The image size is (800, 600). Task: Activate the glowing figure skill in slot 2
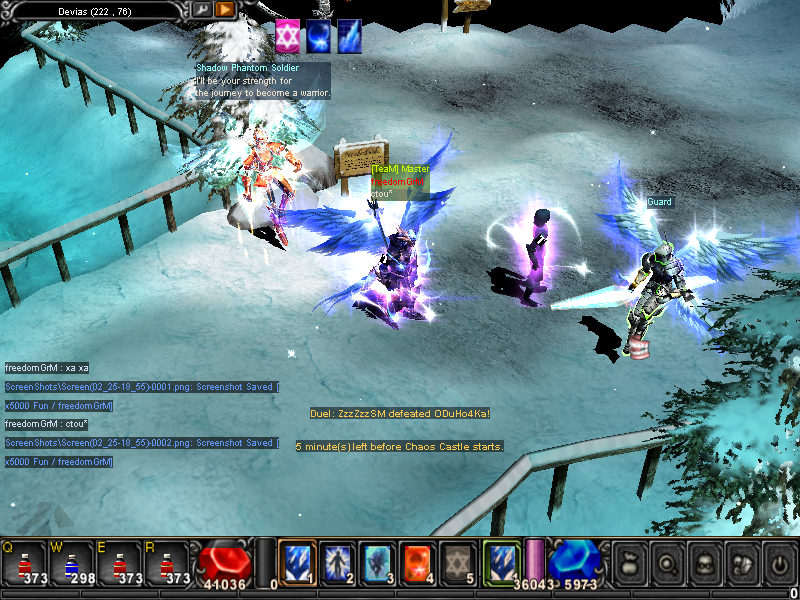pyautogui.click(x=337, y=563)
